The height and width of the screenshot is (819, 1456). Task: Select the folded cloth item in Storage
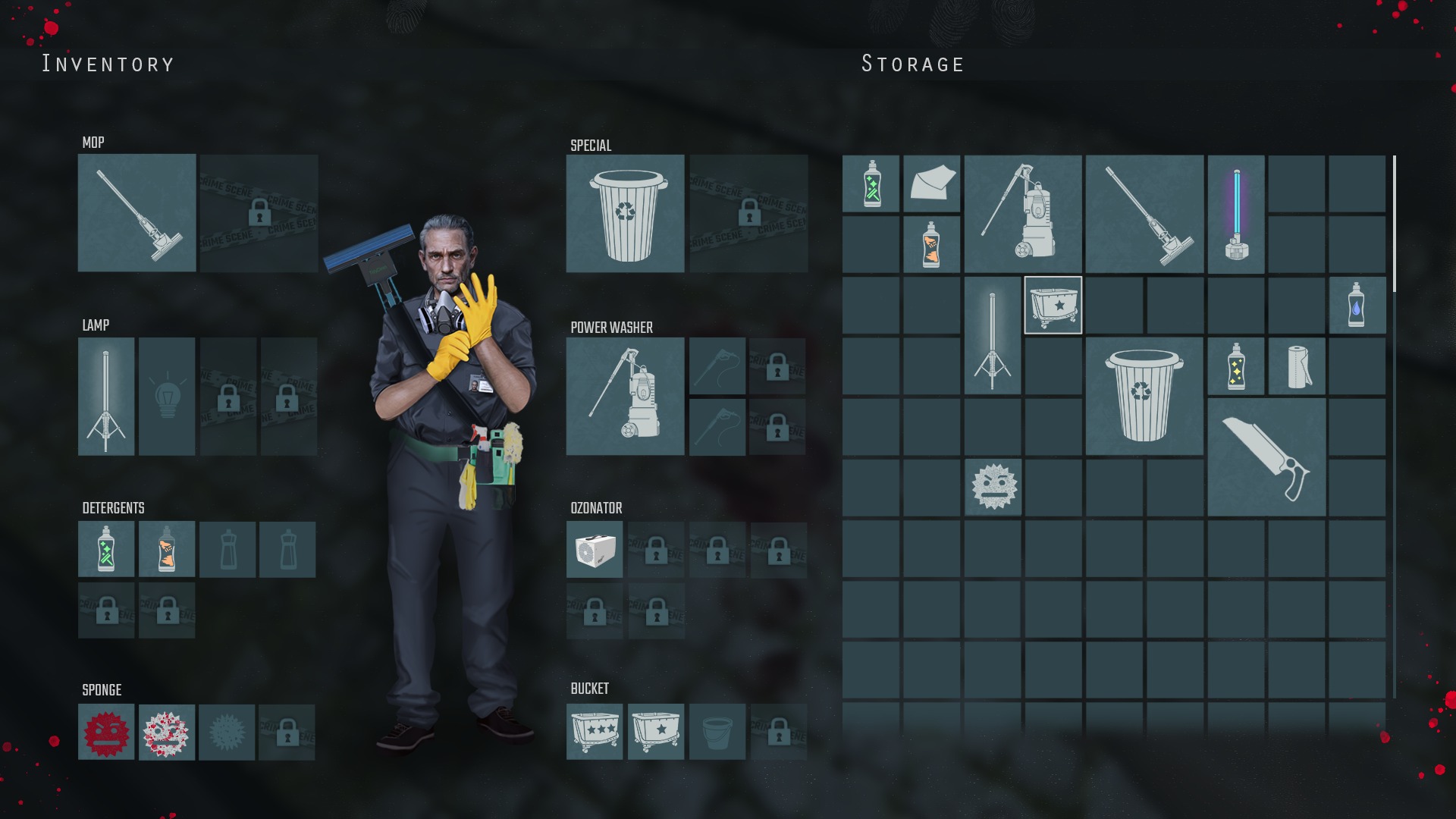click(932, 184)
